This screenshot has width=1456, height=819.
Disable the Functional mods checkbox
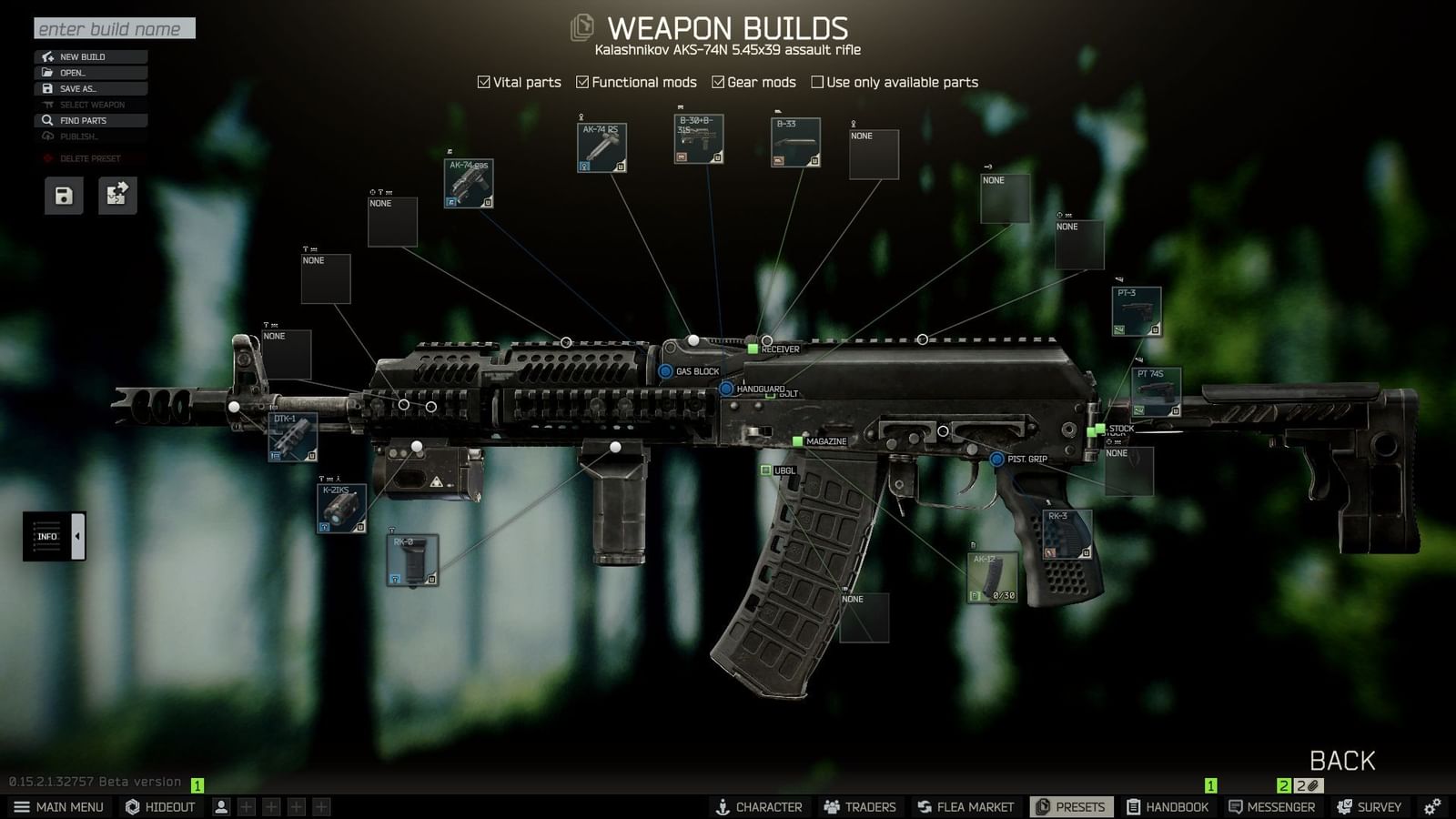[582, 82]
